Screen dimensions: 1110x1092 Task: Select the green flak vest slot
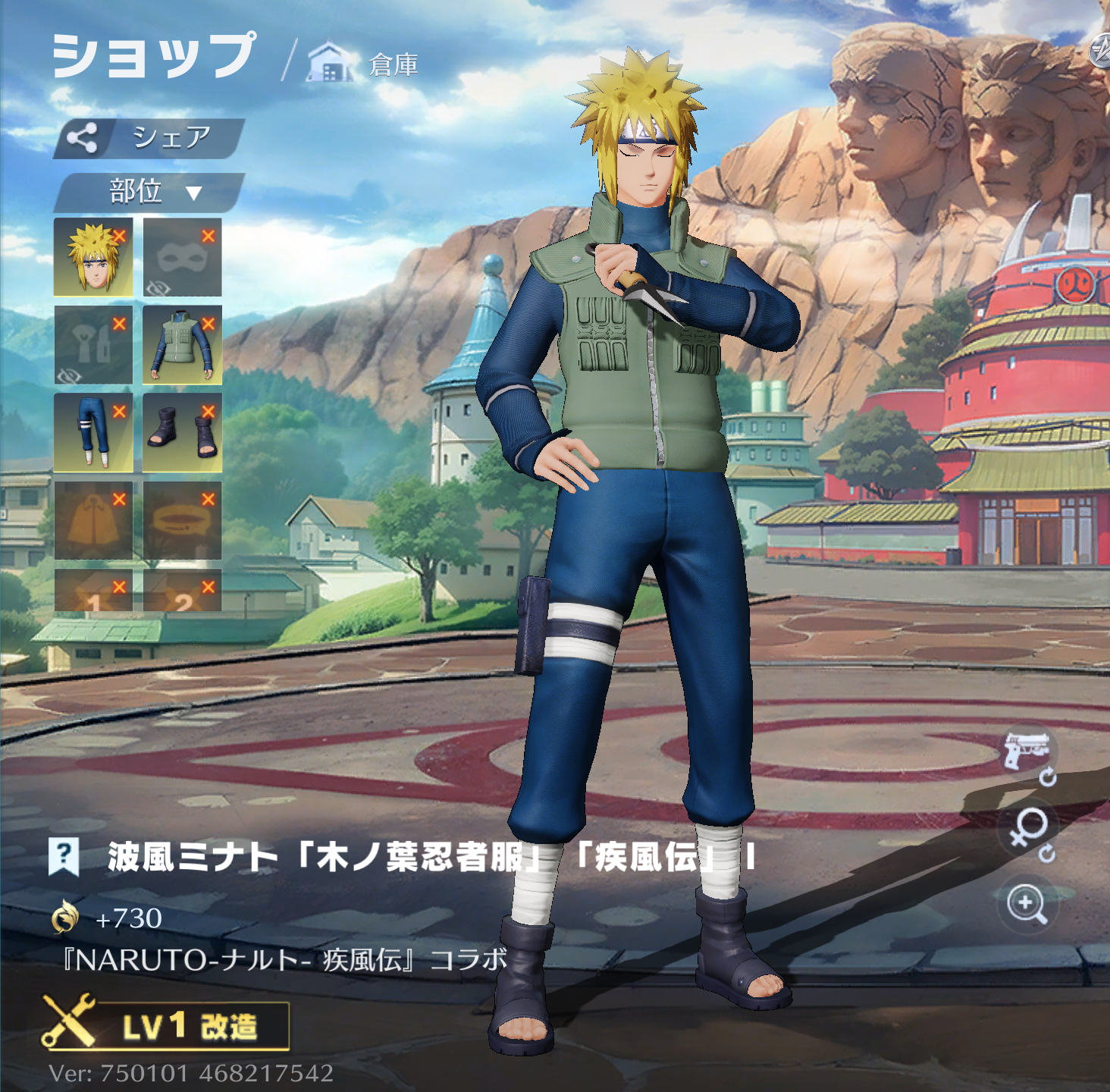tap(182, 345)
